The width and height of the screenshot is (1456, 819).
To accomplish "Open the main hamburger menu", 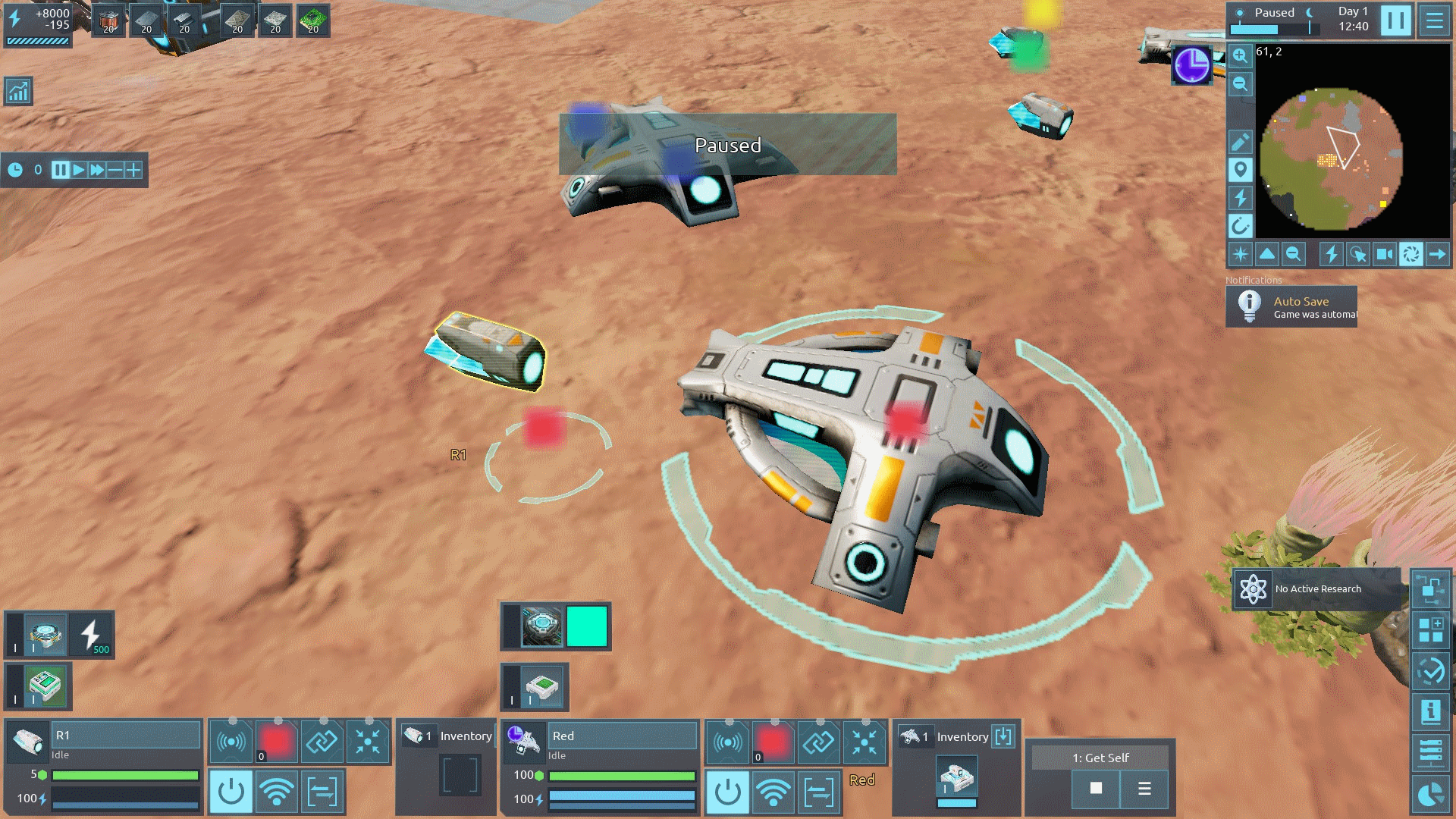I will 1434,21.
